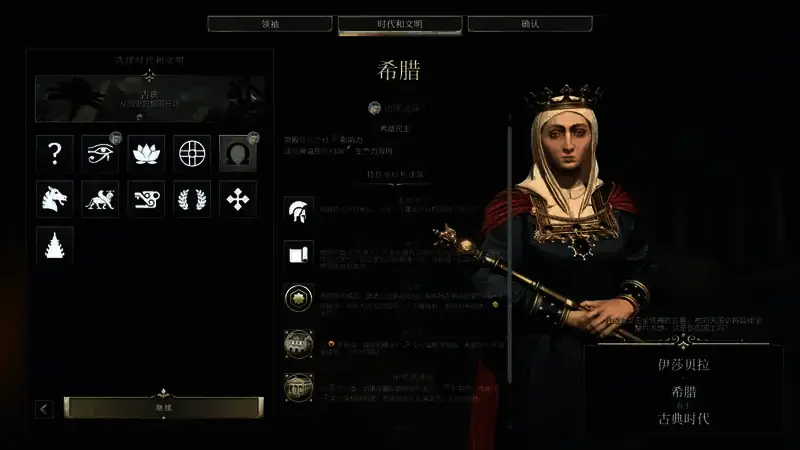Click the 继续 (Continue) button
Viewport: 800px width, 450px height.
[x=163, y=408]
